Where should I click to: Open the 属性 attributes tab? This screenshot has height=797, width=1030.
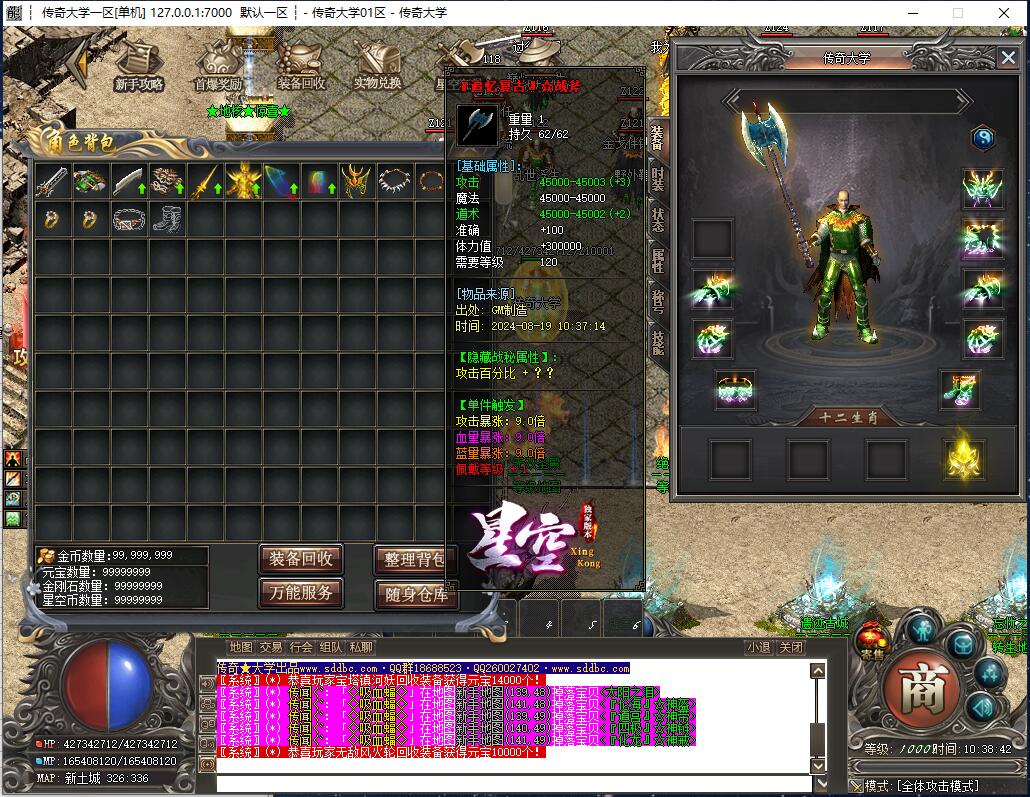tap(657, 261)
